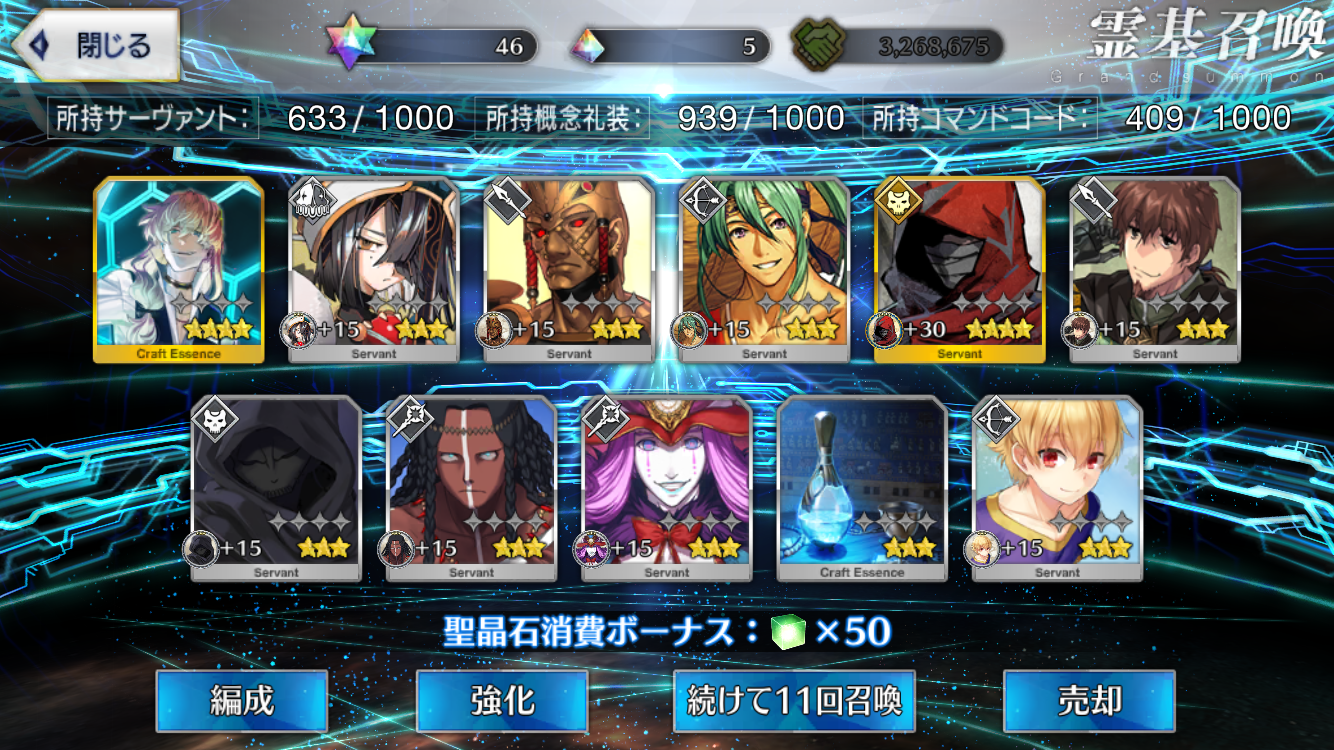The height and width of the screenshot is (750, 1334).
Task: View the pink-haired Caster in red hat
Action: [667, 488]
